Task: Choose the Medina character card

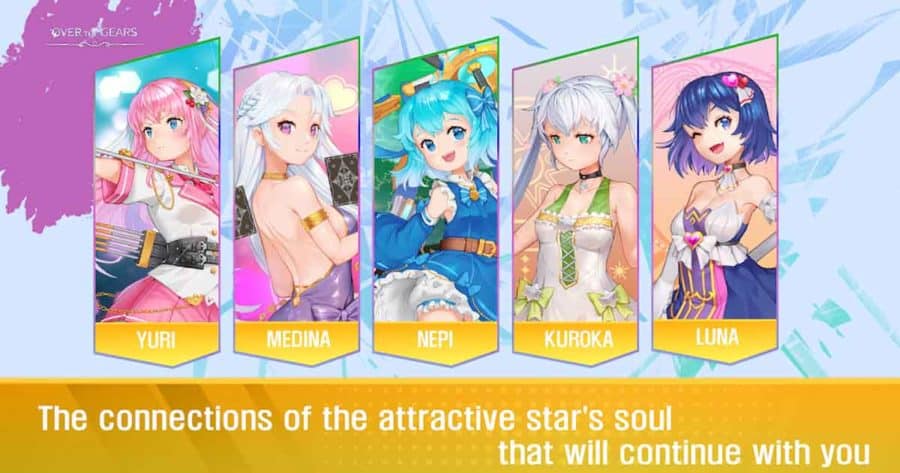Action: (296, 200)
